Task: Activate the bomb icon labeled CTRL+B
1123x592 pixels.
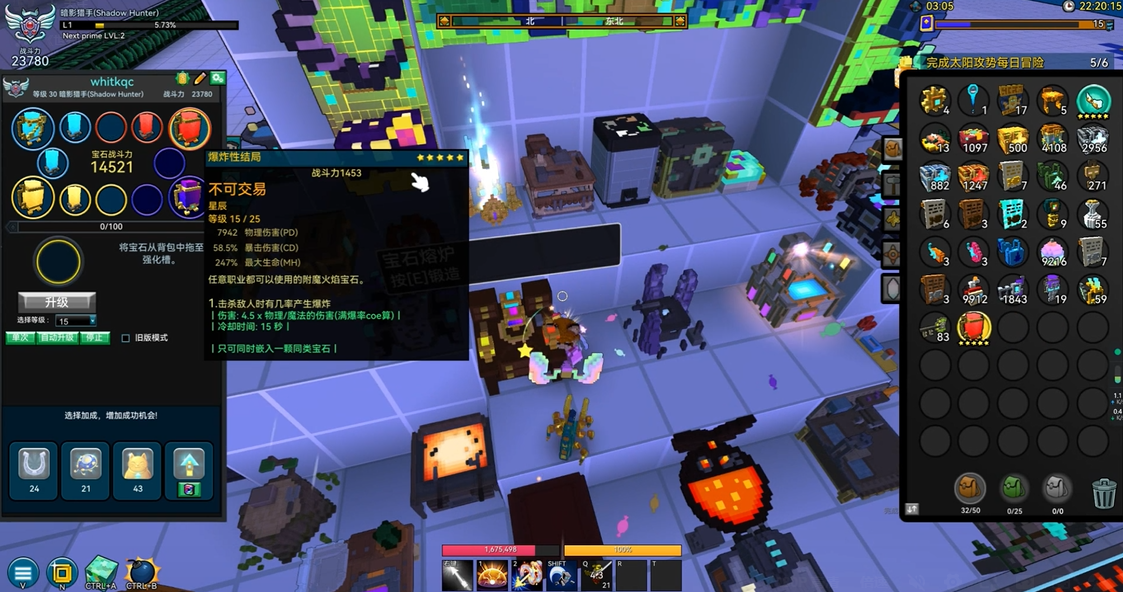Action: pyautogui.click(x=141, y=572)
